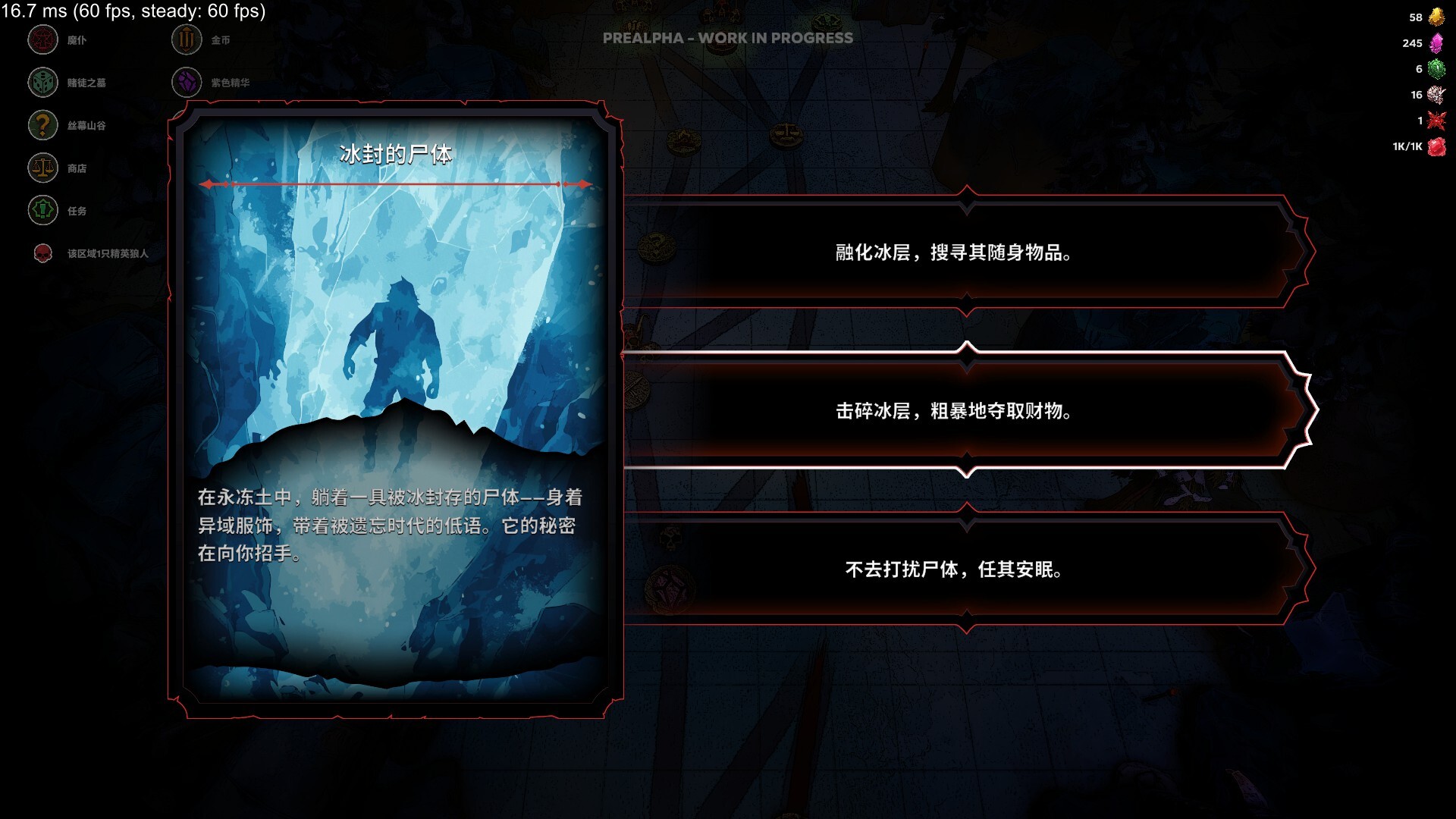
Task: Click the gold nugget resource showing 58
Action: 1436,16
